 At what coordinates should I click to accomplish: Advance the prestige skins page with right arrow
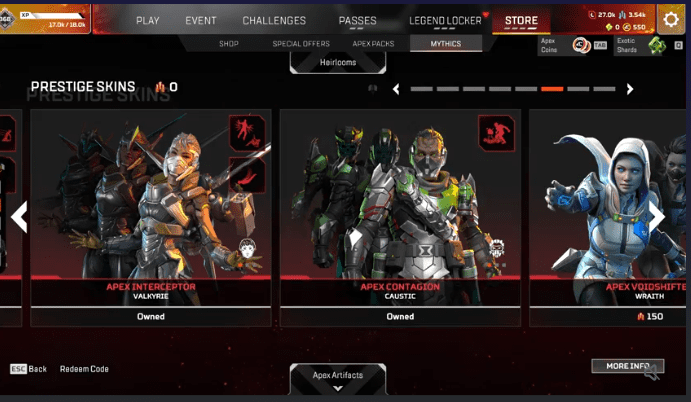tap(630, 89)
